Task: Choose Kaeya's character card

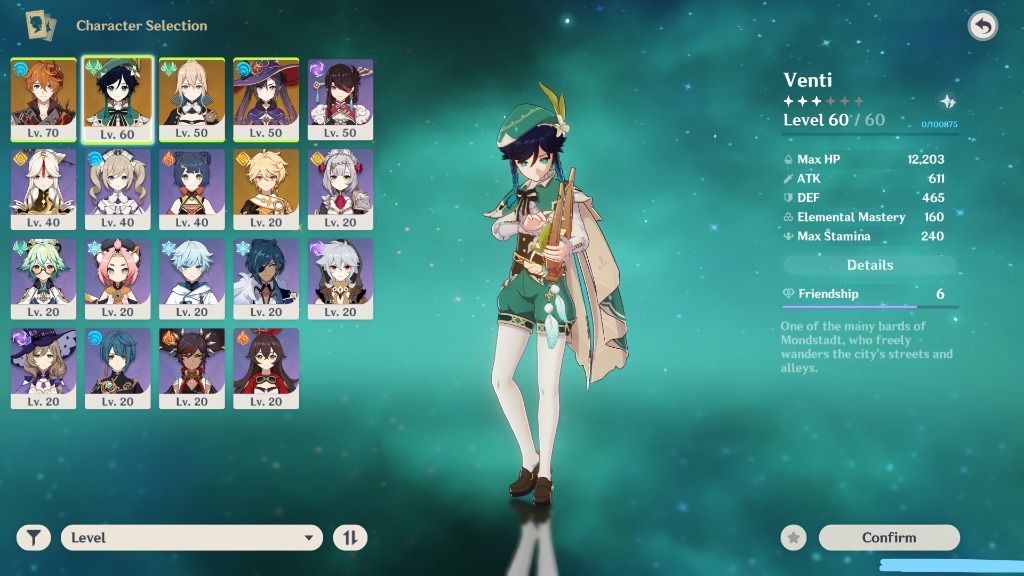Action: [266, 279]
